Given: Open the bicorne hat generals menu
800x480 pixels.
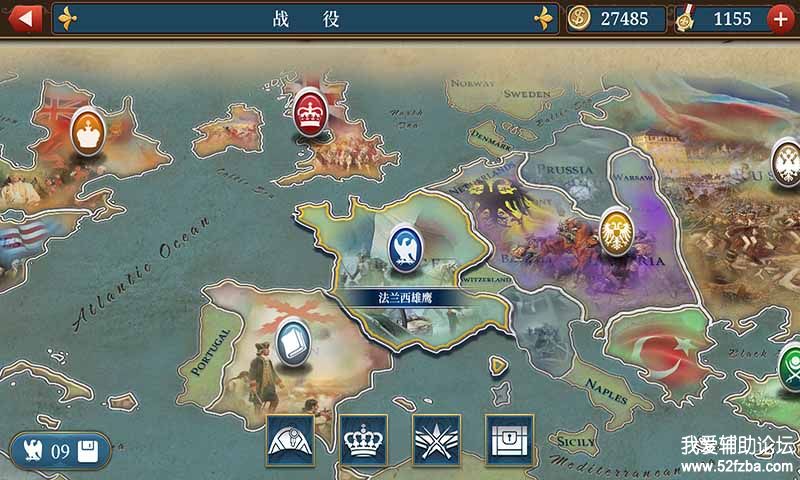Looking at the screenshot, I should (290, 439).
